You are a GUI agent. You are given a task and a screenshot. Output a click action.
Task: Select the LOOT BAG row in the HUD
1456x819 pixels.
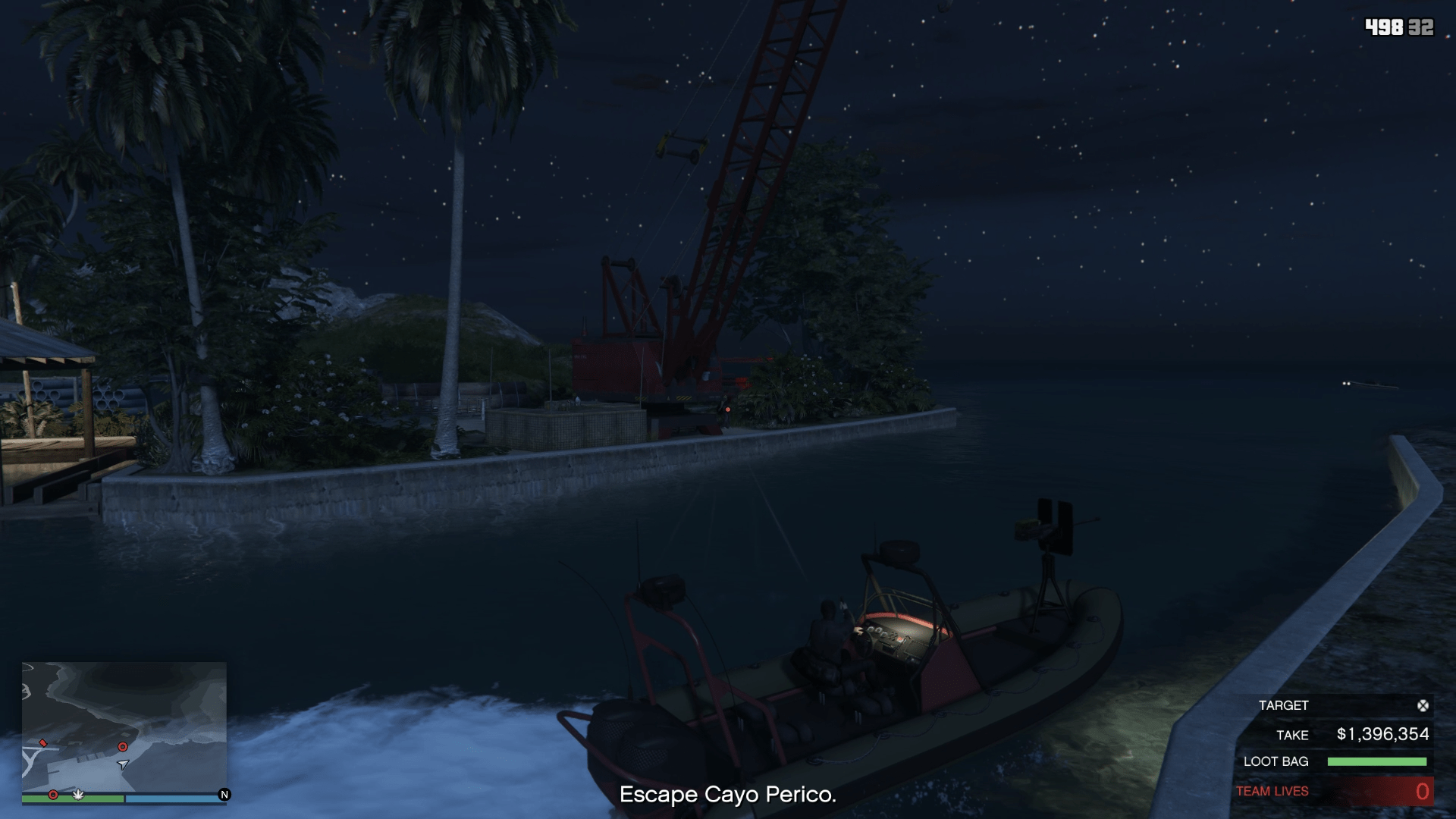[x=1276, y=761]
